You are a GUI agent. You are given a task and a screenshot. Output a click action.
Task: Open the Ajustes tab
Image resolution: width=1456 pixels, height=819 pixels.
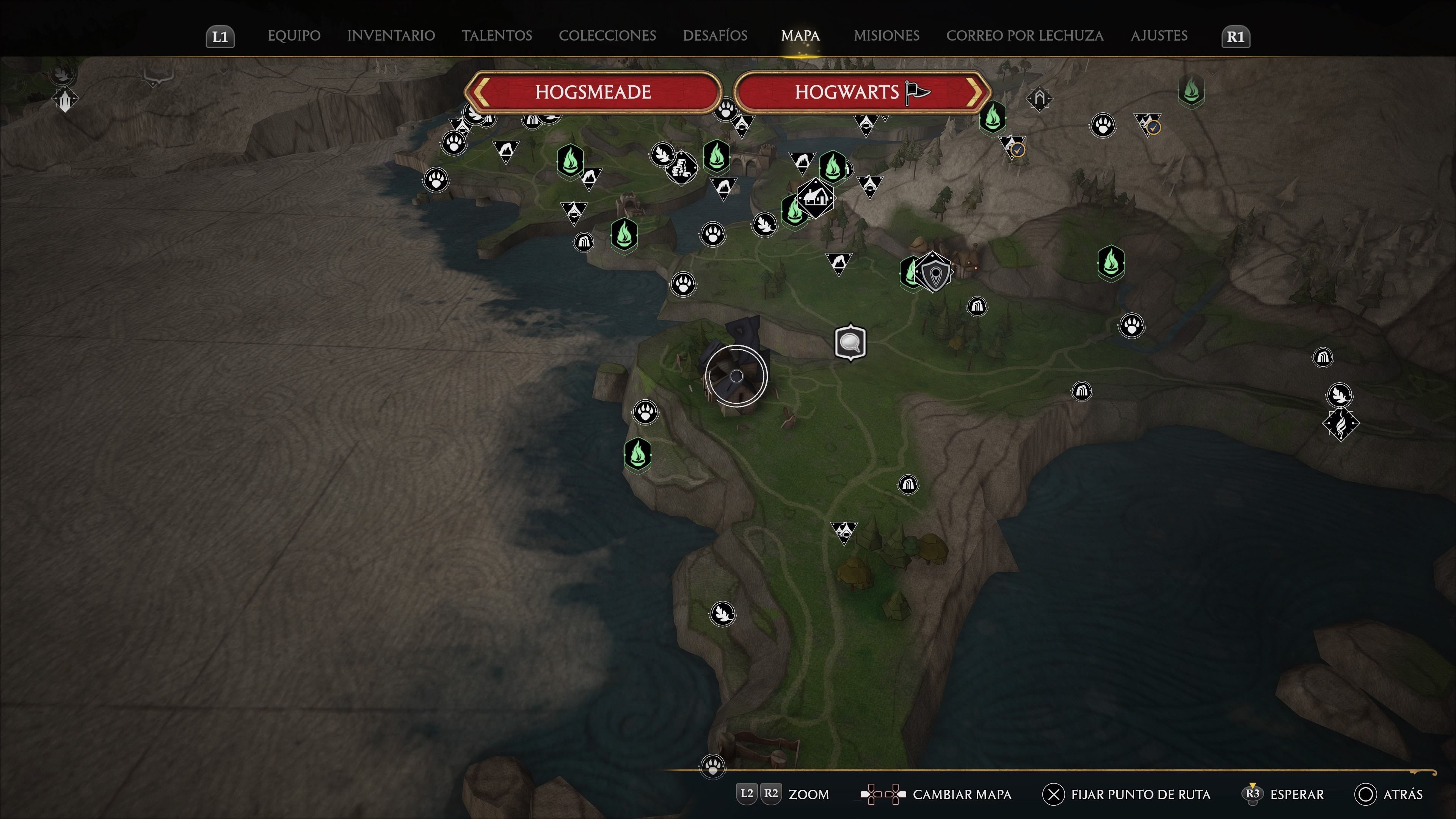pyautogui.click(x=1159, y=36)
